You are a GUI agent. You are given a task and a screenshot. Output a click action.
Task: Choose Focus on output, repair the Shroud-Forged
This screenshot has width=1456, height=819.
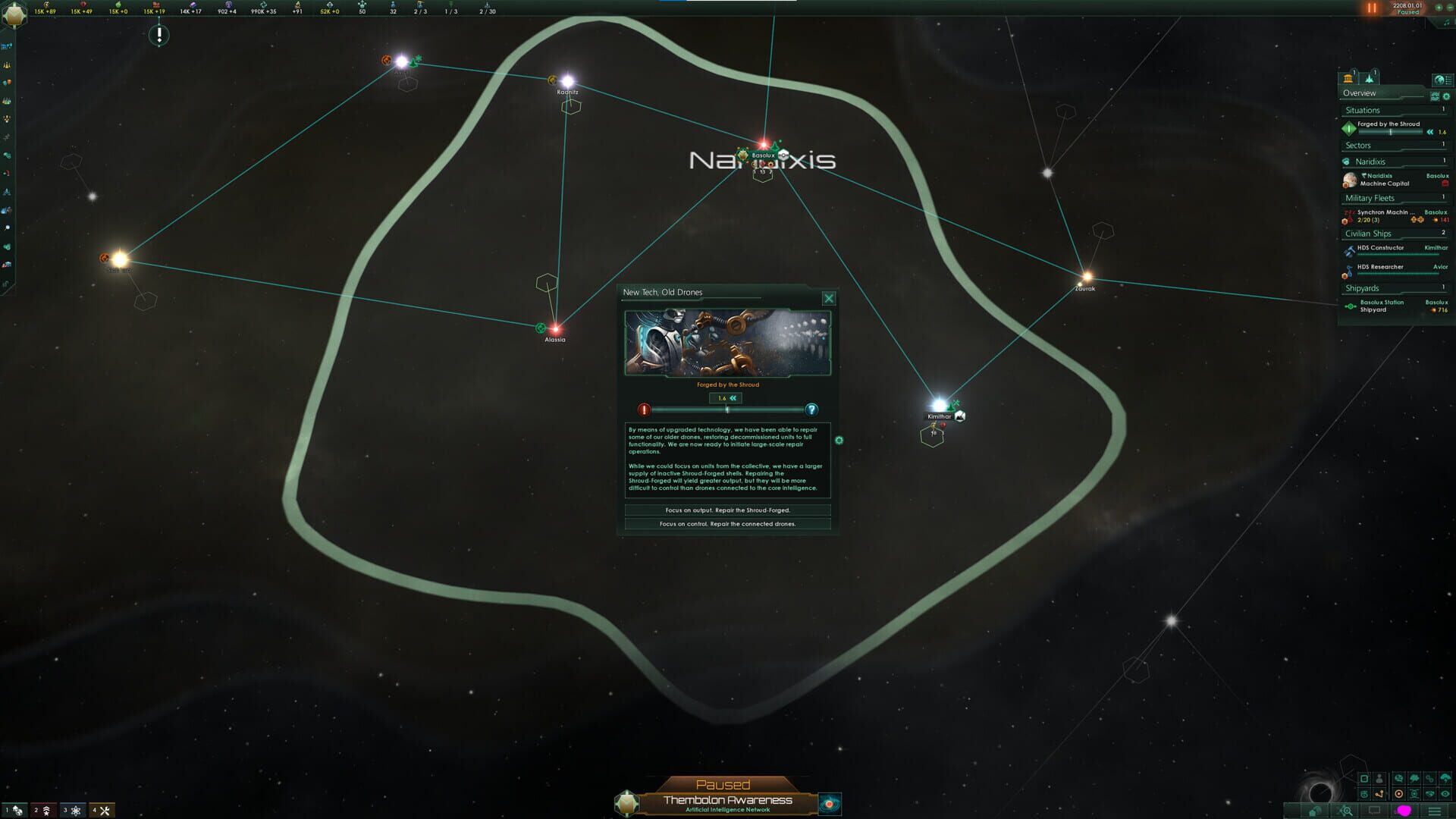728,510
